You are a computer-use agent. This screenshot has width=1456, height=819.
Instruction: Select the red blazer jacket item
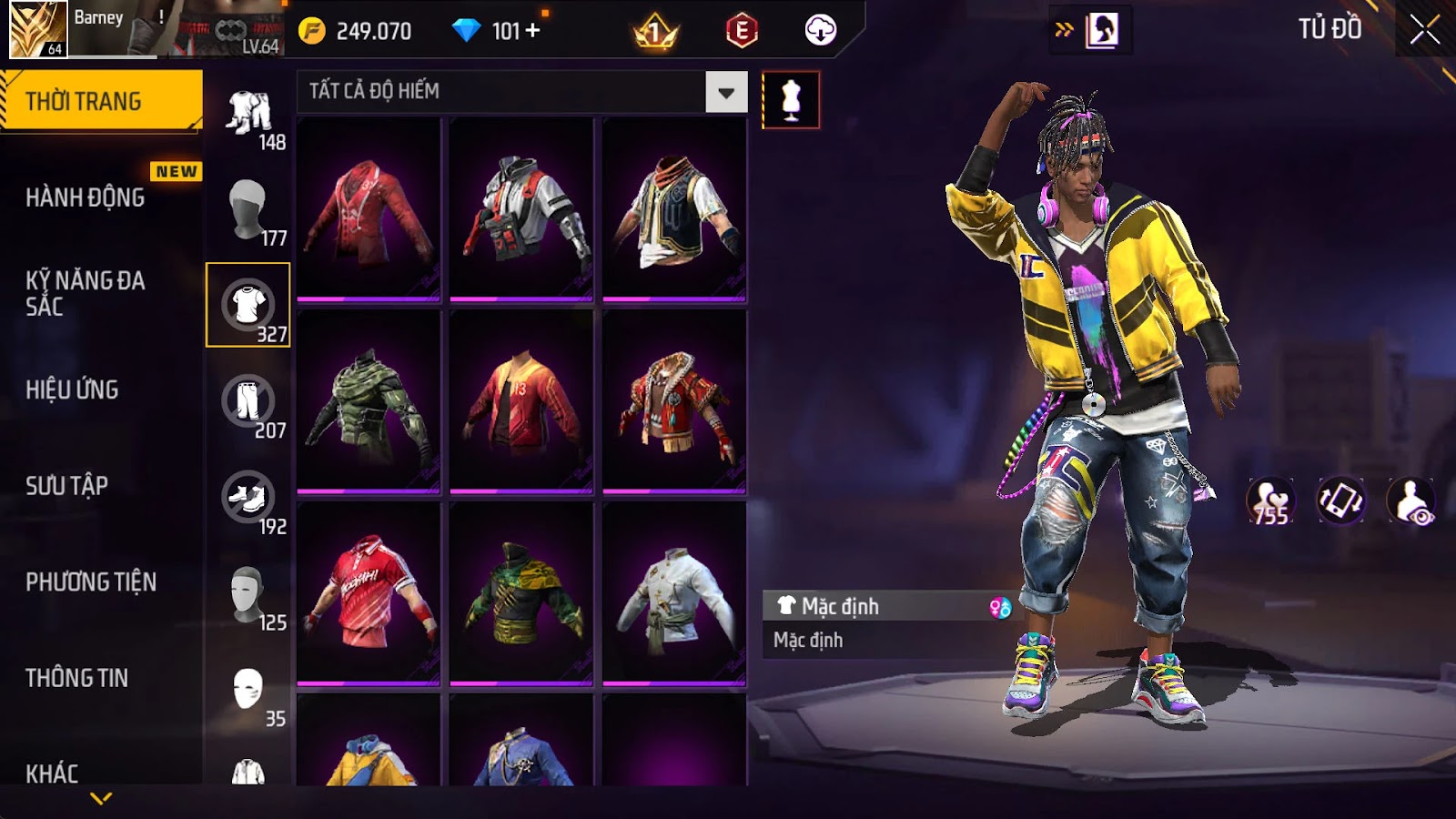[x=369, y=208]
